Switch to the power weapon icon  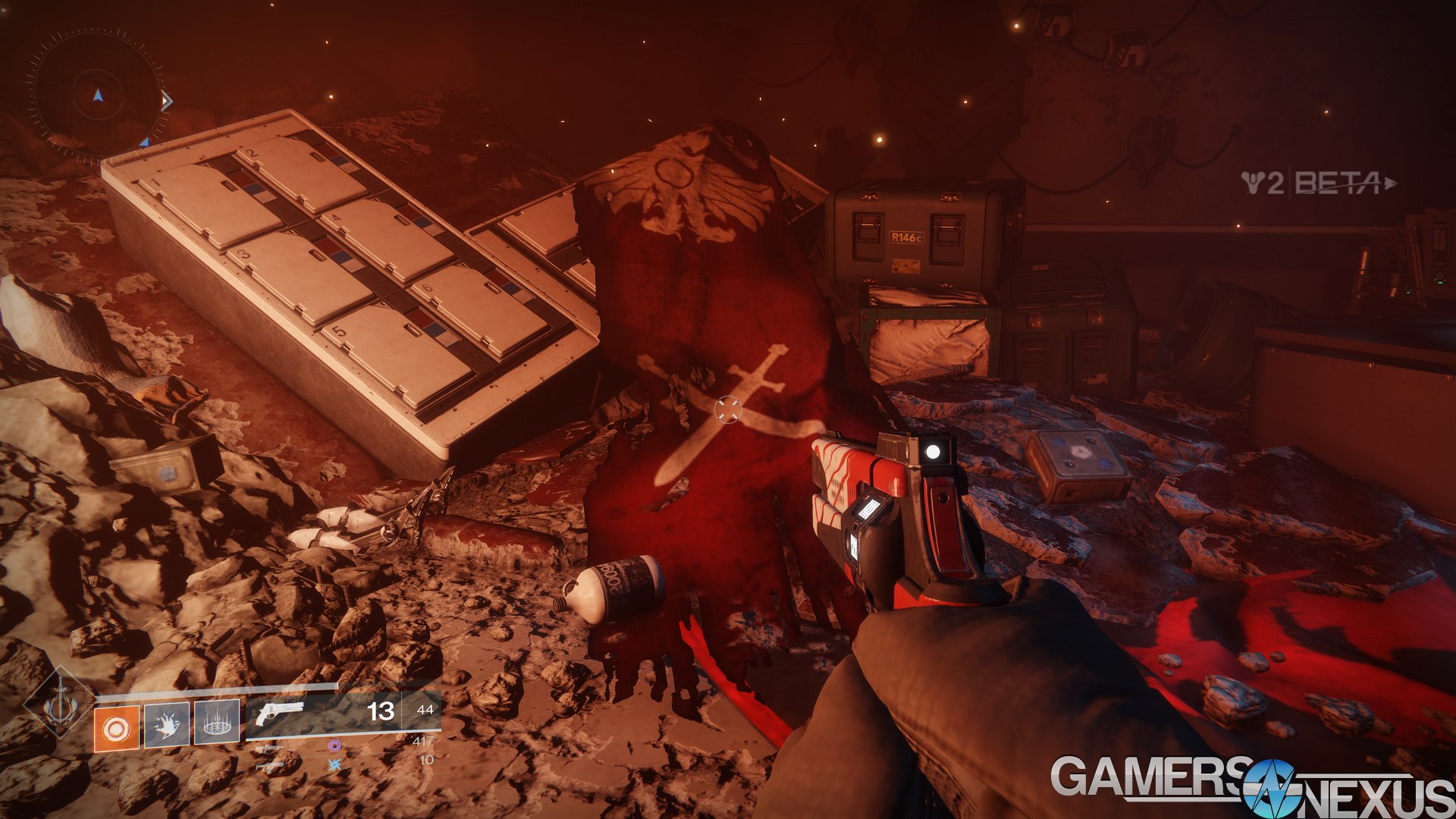pos(268,766)
